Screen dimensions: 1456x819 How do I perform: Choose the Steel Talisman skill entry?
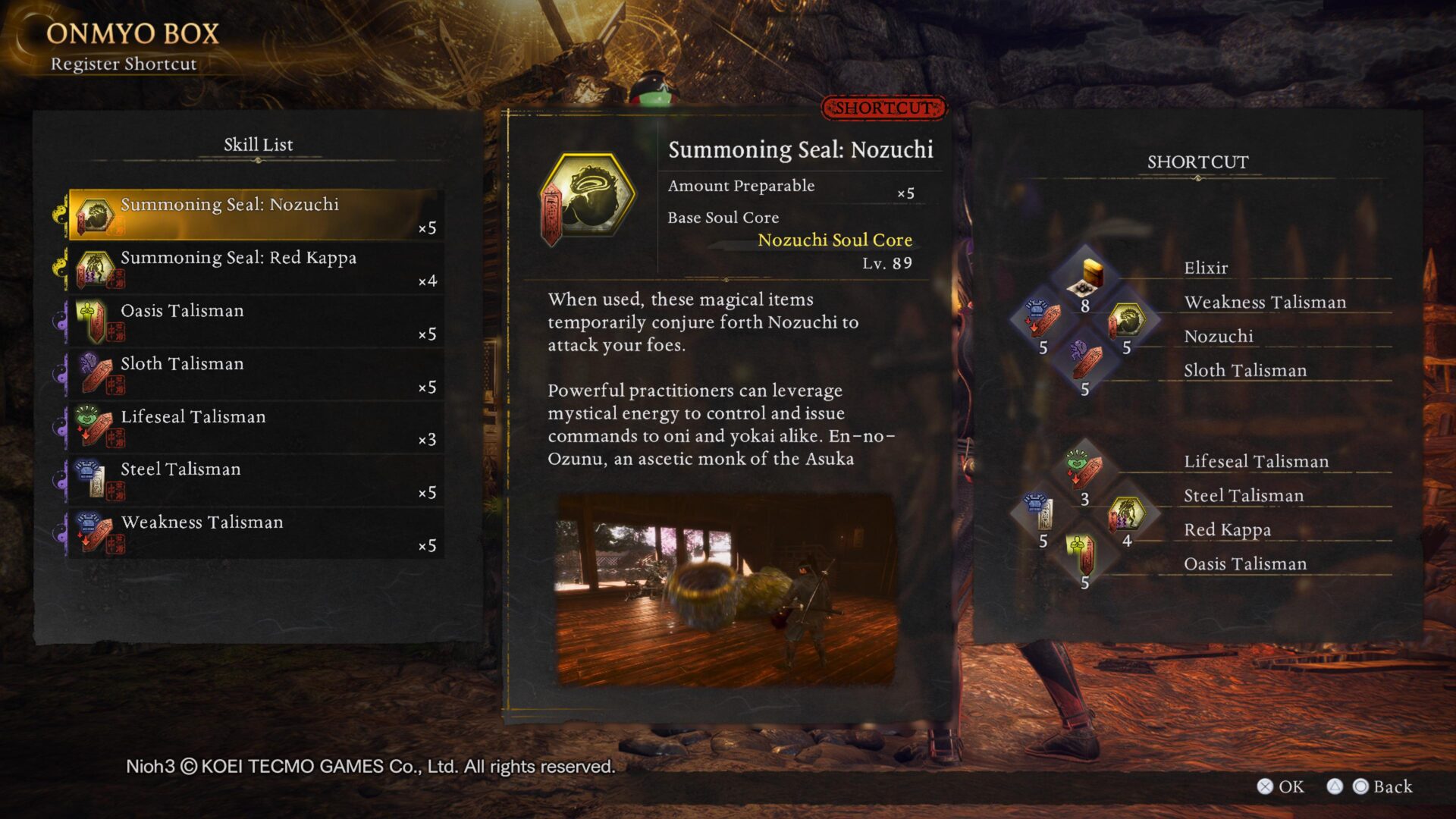tap(255, 480)
